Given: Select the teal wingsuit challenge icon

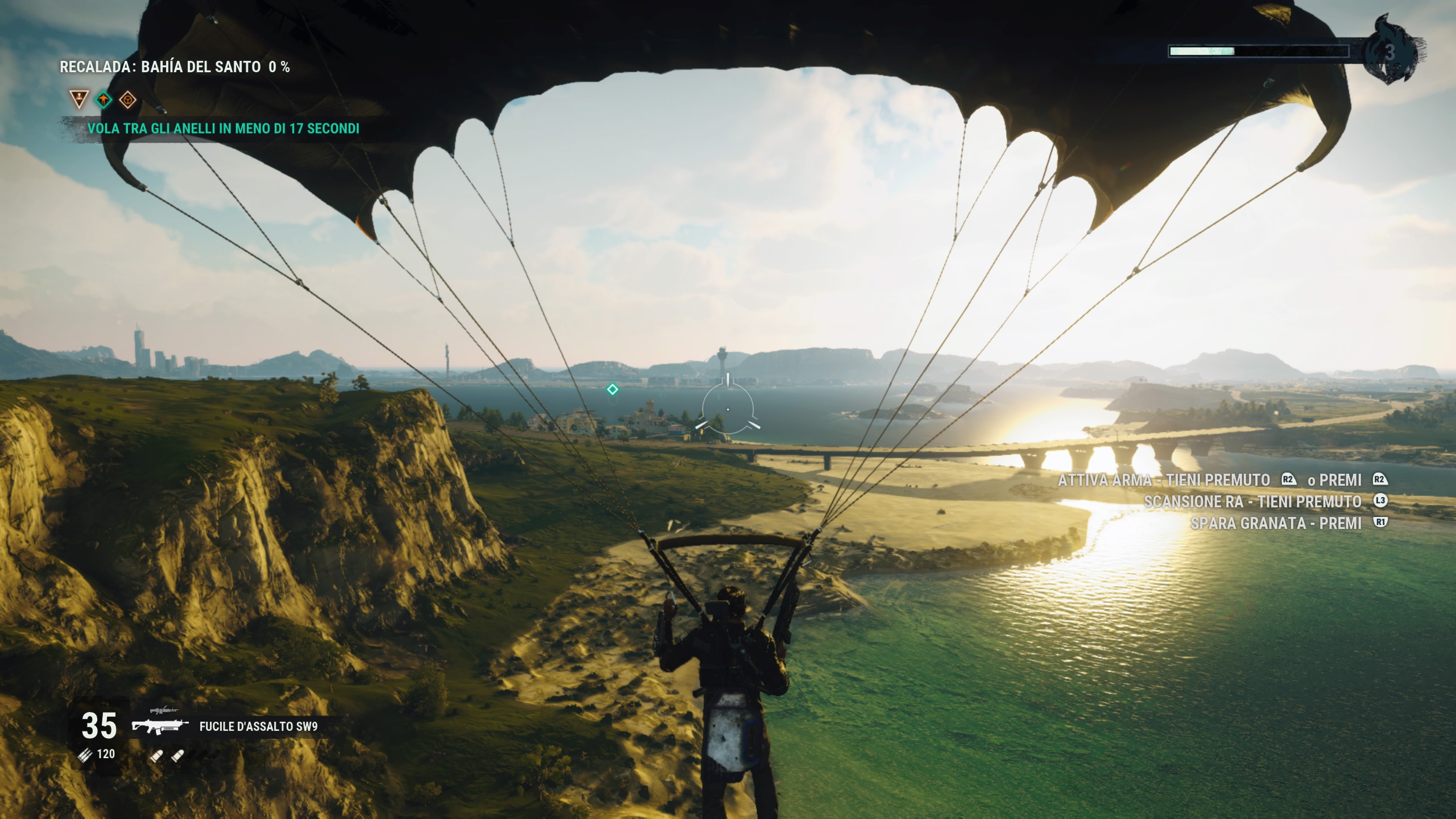Looking at the screenshot, I should pos(104,100).
